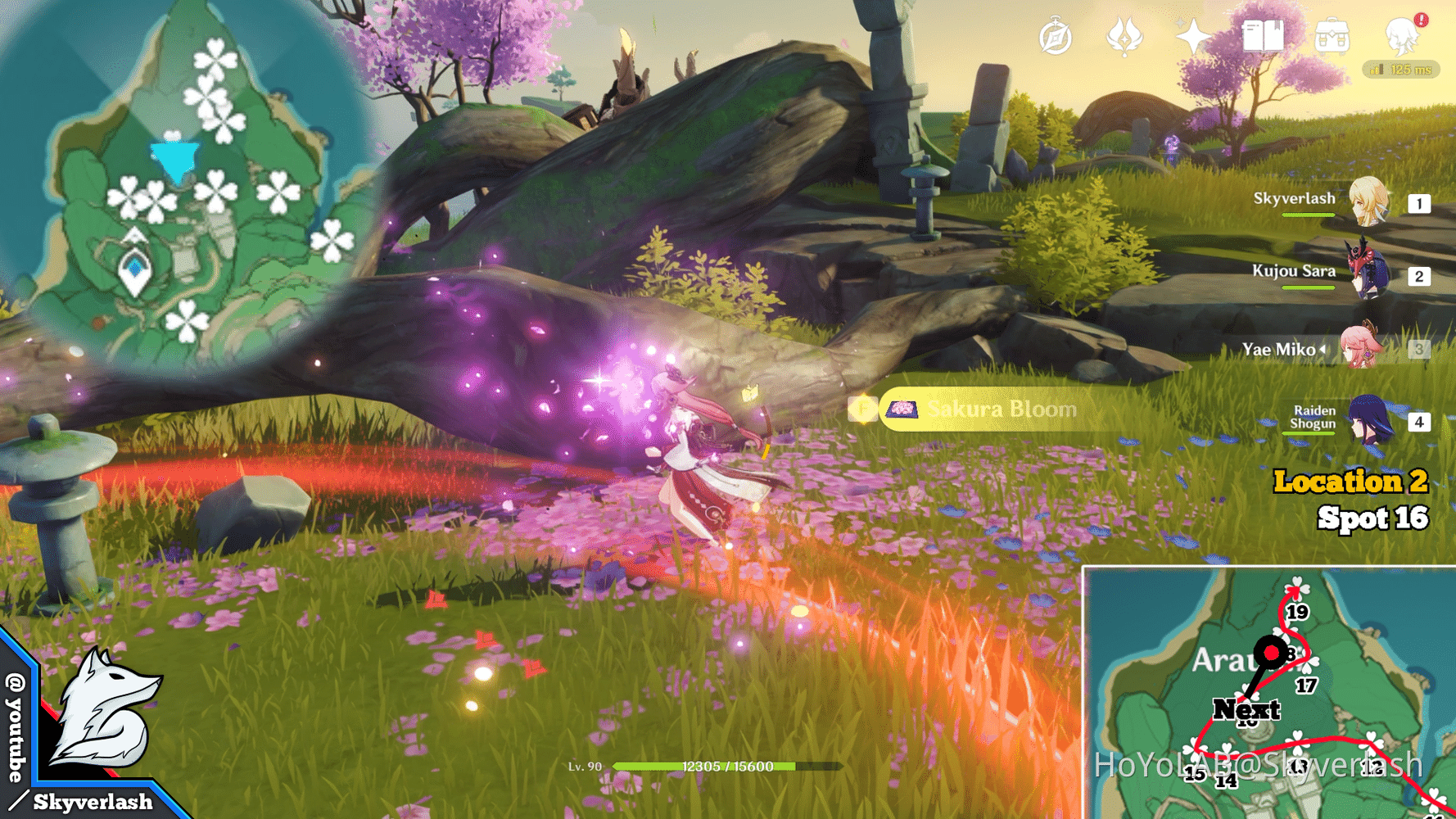Click Yae Miko's HP bar
Viewport: 1456px width, 819px height.
click(1309, 366)
